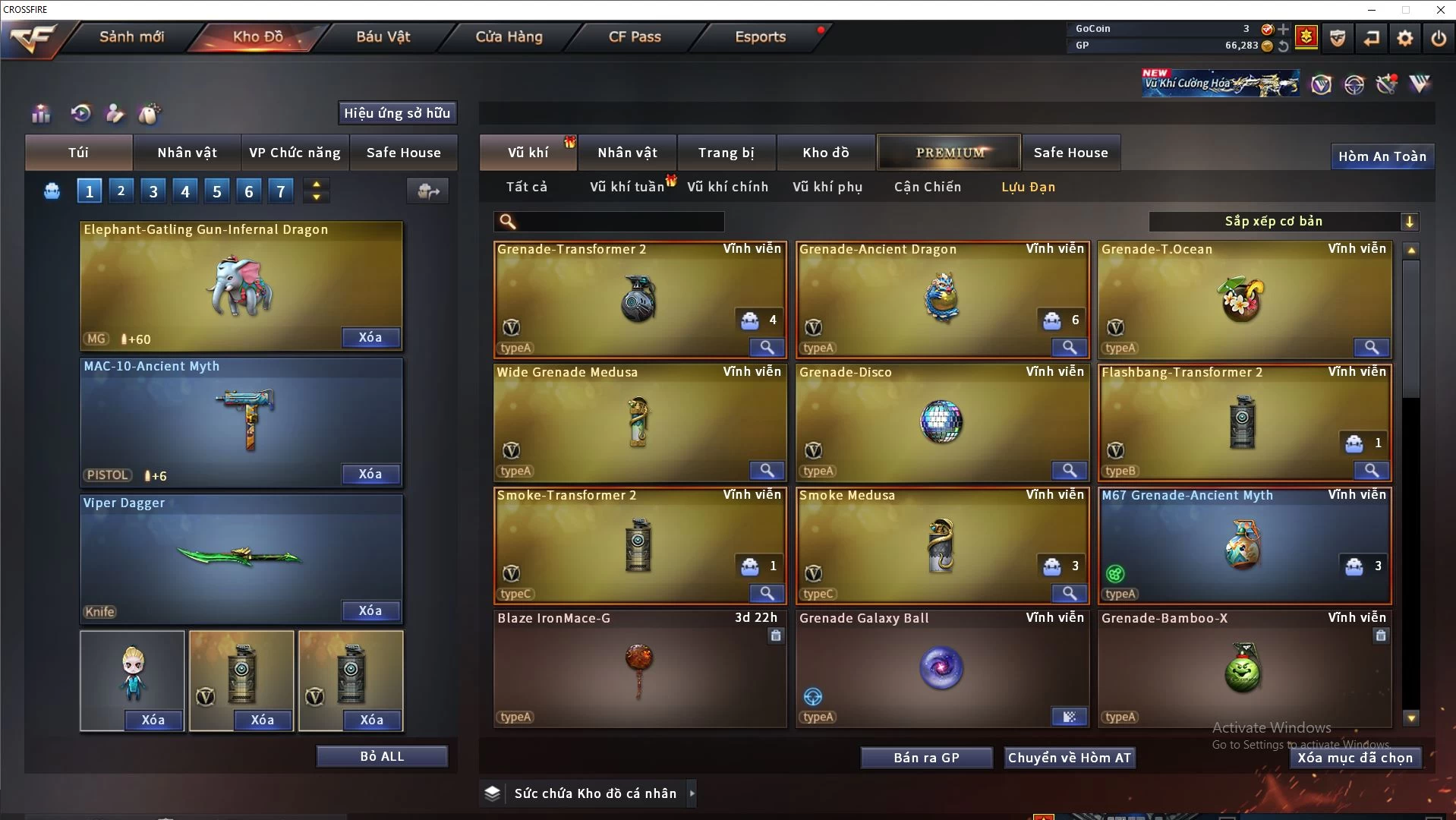Select the Grenade-Ancient Dragon item
The image size is (1456, 820).
point(941,300)
